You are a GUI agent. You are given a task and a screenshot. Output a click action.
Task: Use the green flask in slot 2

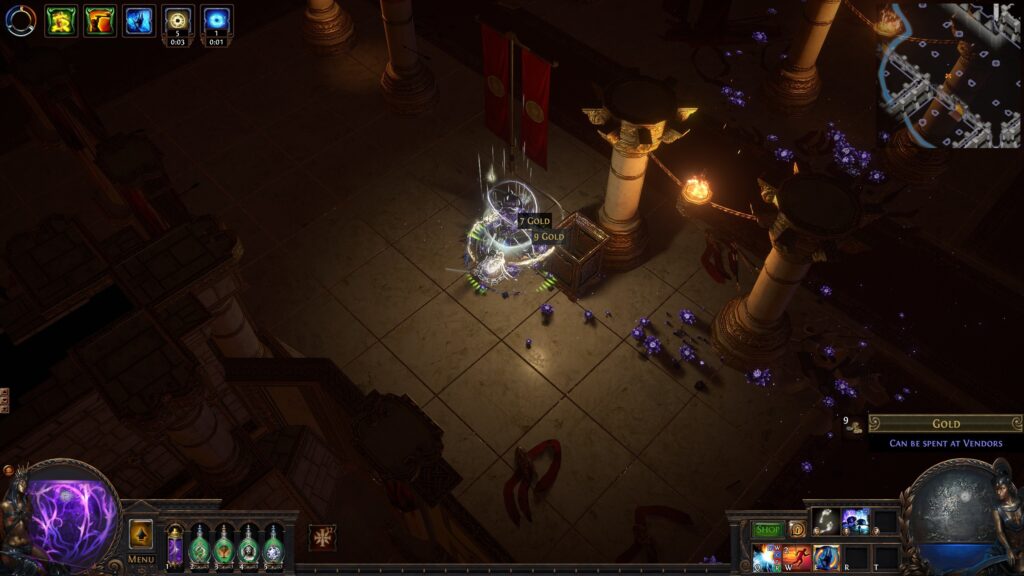click(199, 545)
